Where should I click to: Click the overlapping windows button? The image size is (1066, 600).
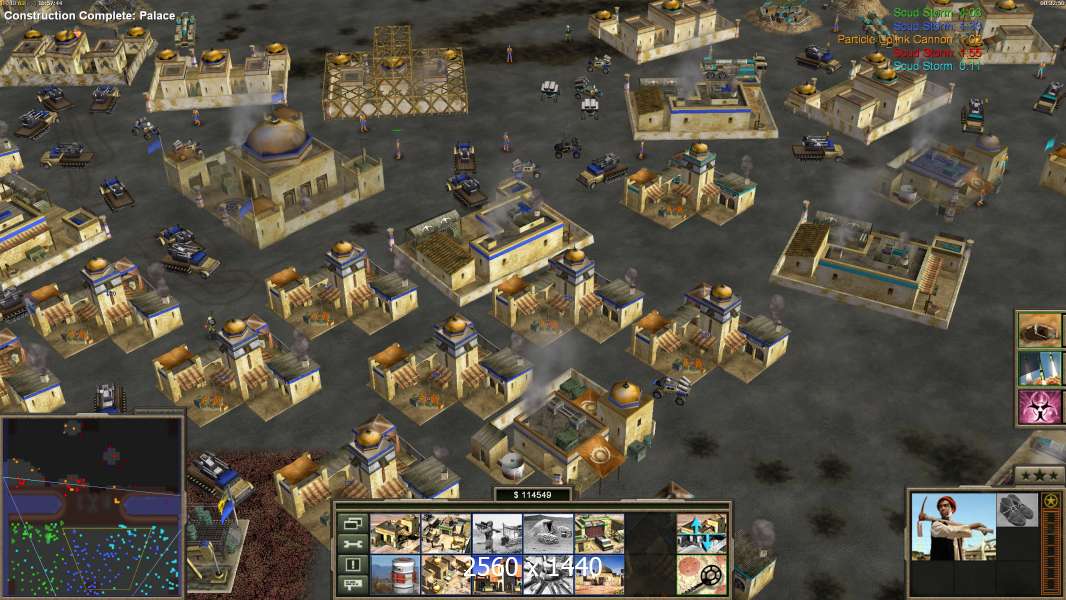(x=352, y=523)
